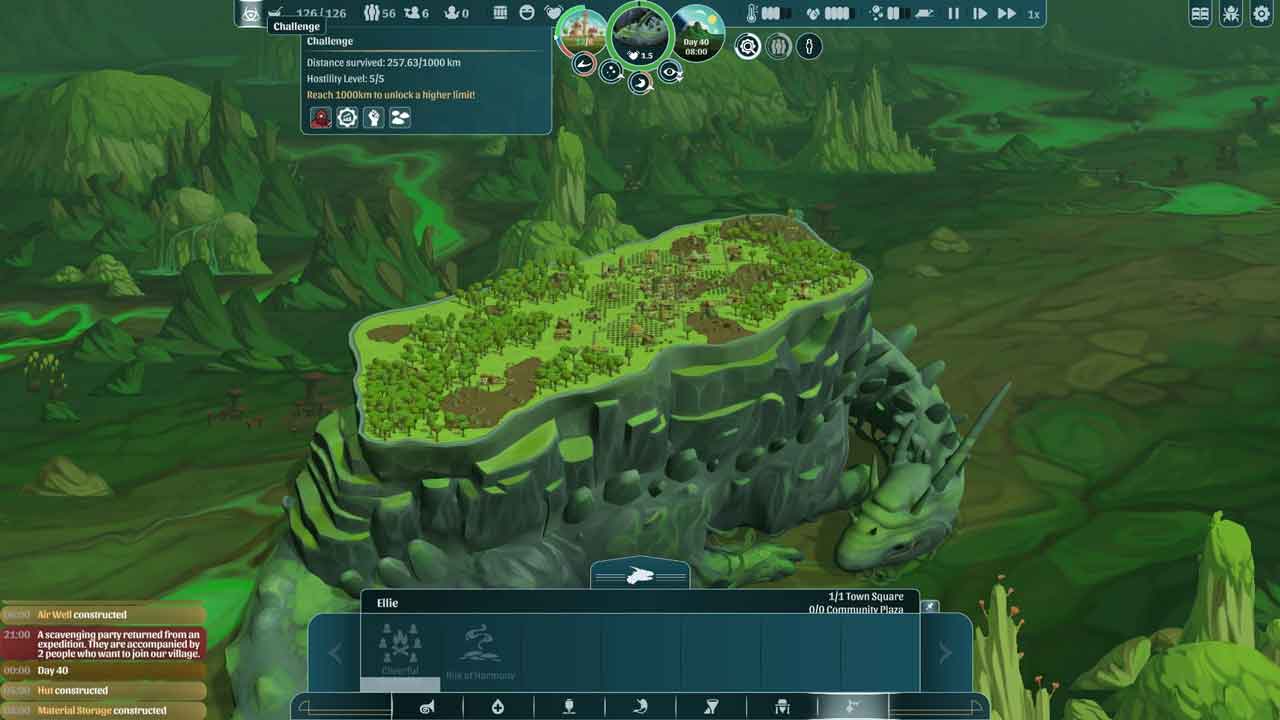
Task: Click the scavenging party returned notification
Action: tap(118, 642)
